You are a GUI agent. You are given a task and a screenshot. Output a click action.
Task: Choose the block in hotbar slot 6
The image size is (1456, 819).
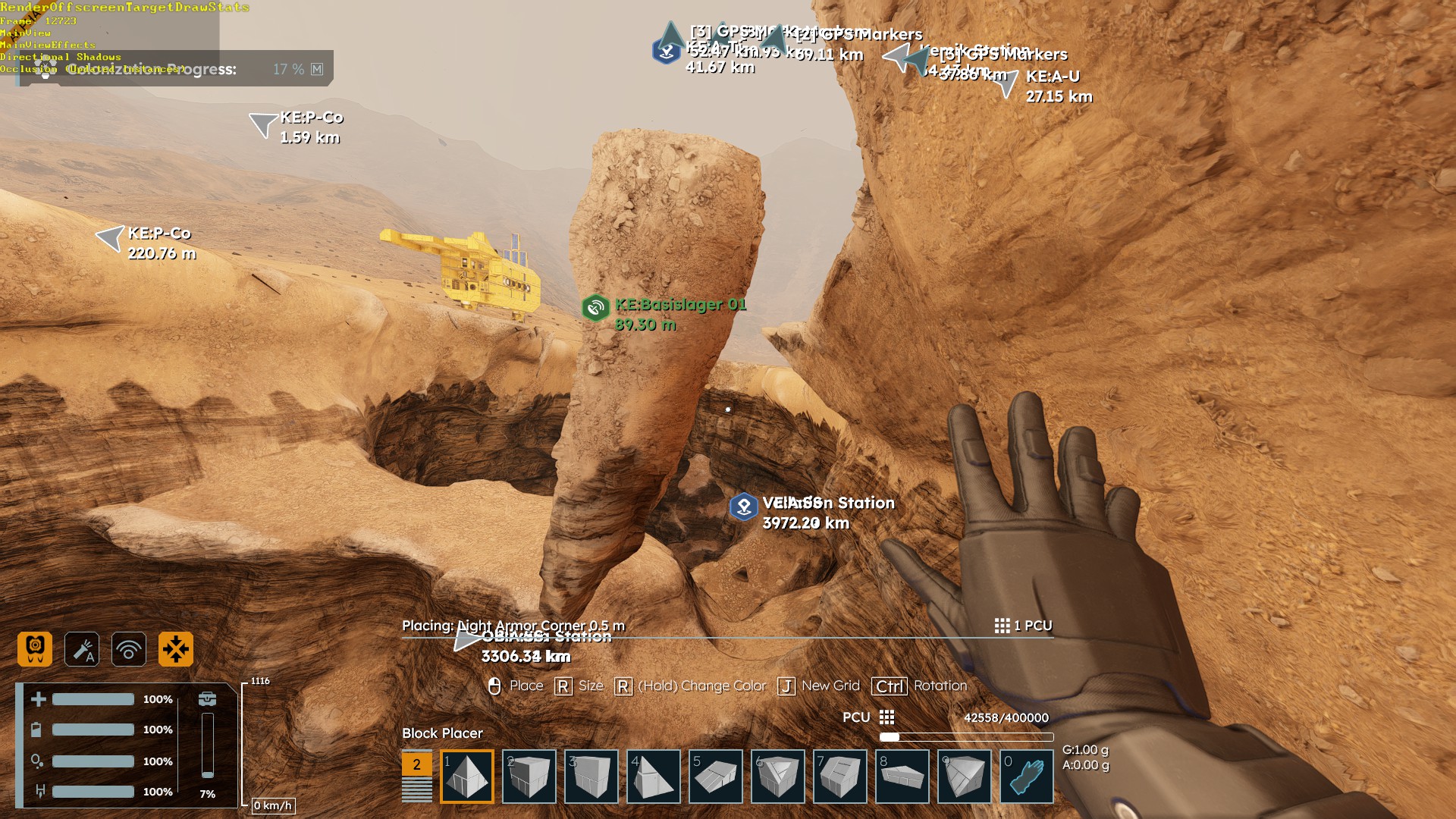[x=778, y=777]
